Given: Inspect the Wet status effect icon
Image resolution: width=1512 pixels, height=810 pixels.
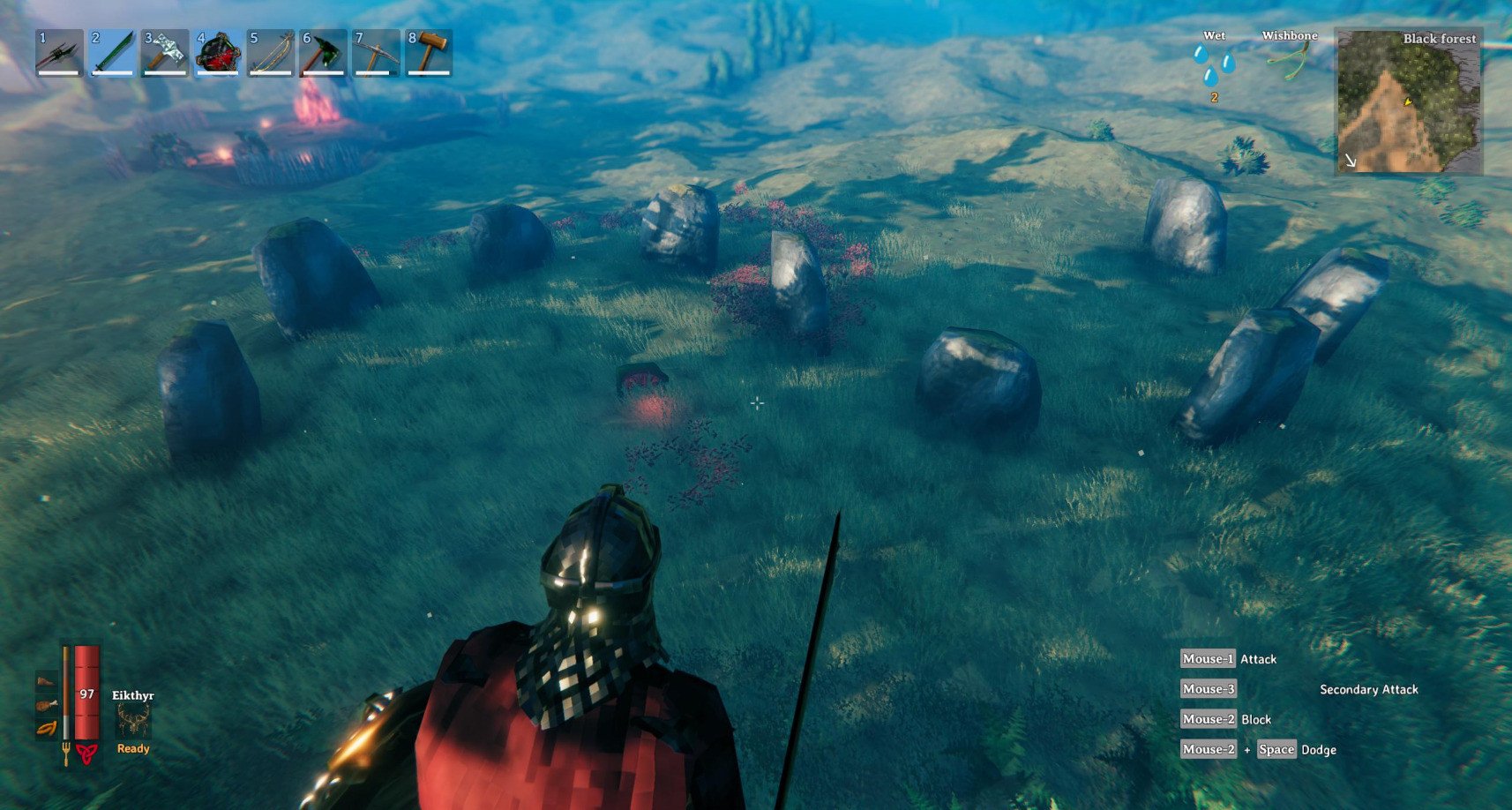Looking at the screenshot, I should 1214,64.
